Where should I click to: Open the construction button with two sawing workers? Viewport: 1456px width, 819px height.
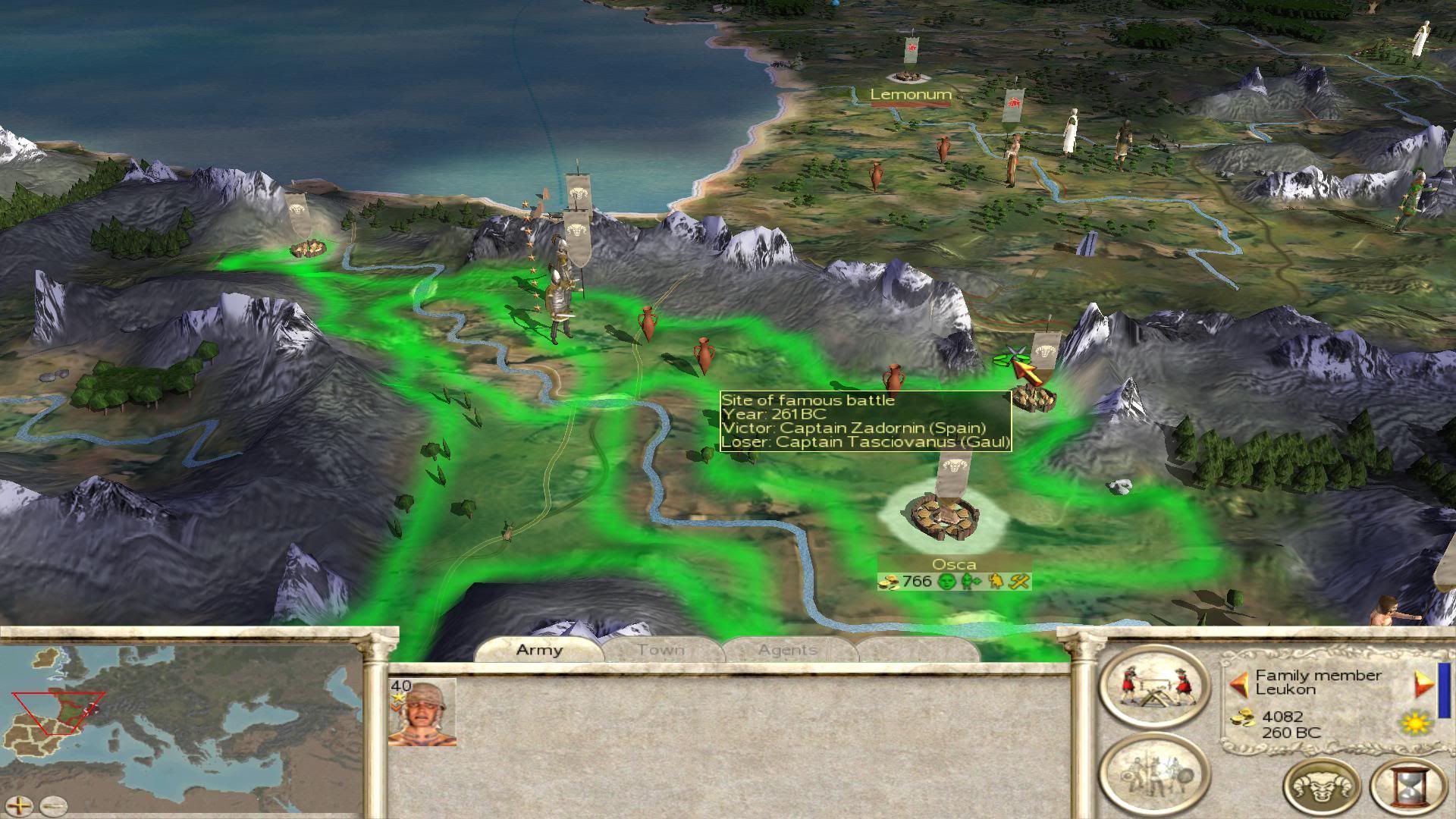point(1154,687)
